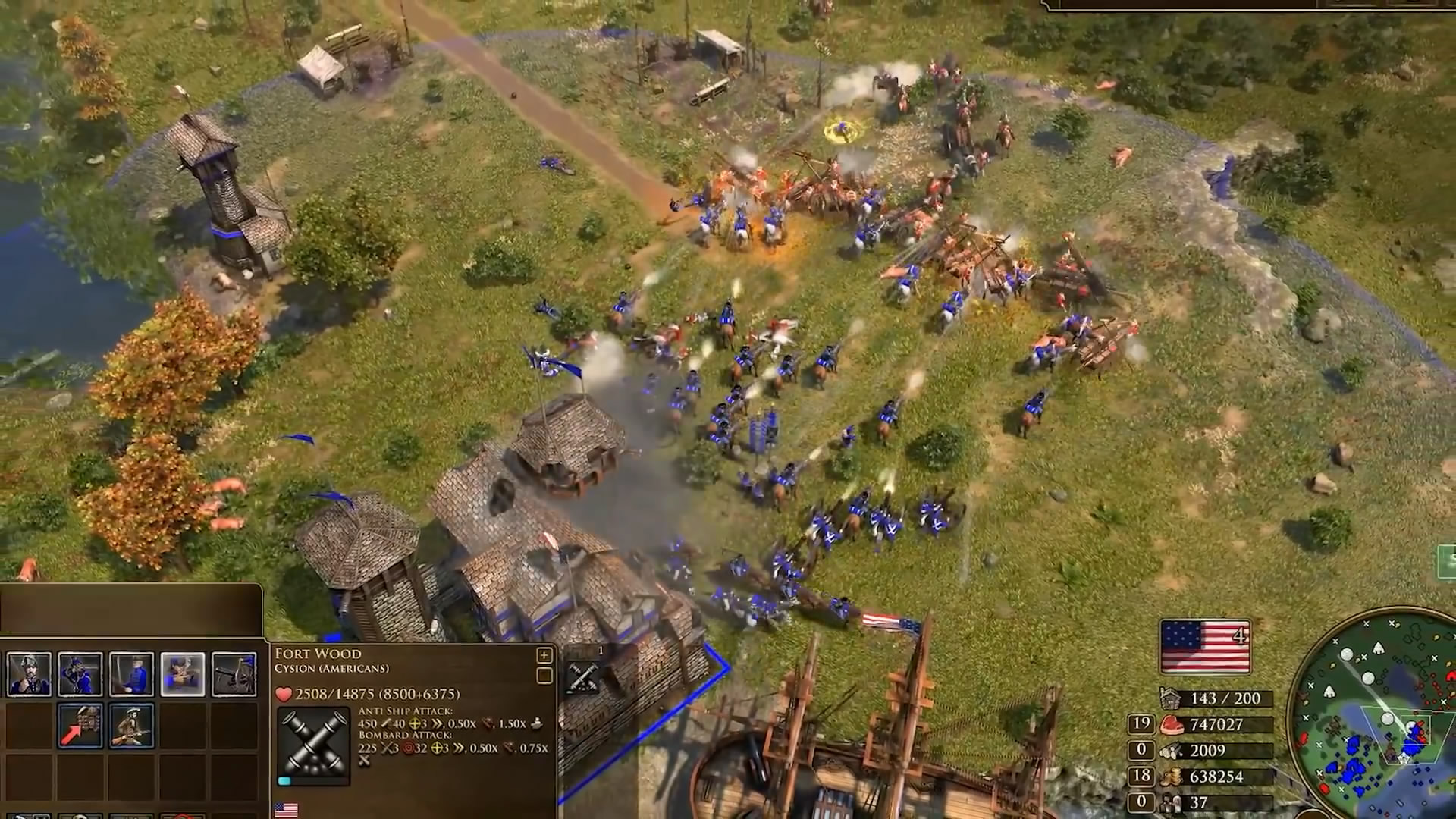Choose the standing blue-uniformed soldier with sabre
This screenshot has height=819, width=1456.
click(131, 674)
